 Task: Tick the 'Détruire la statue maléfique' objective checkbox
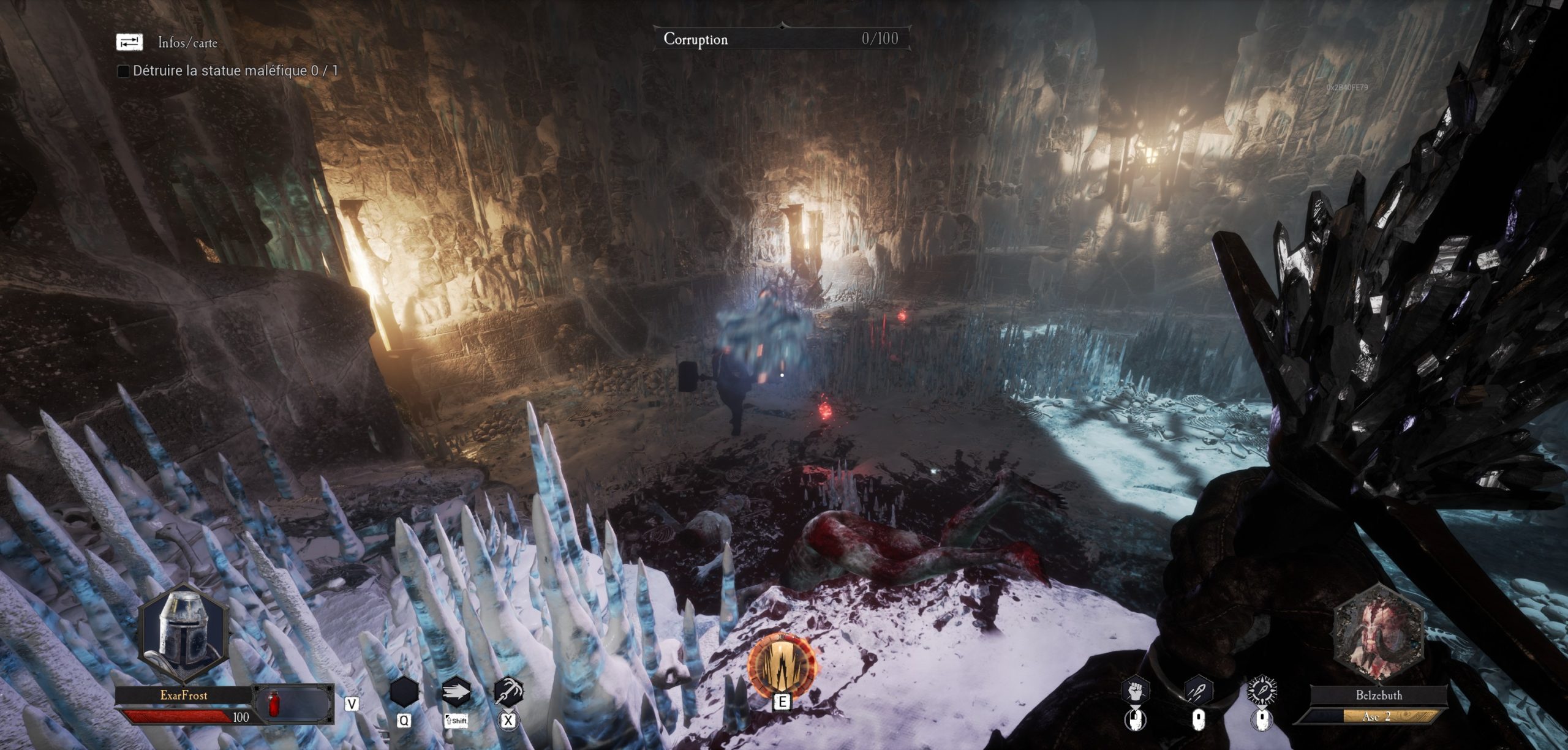pyautogui.click(x=123, y=71)
